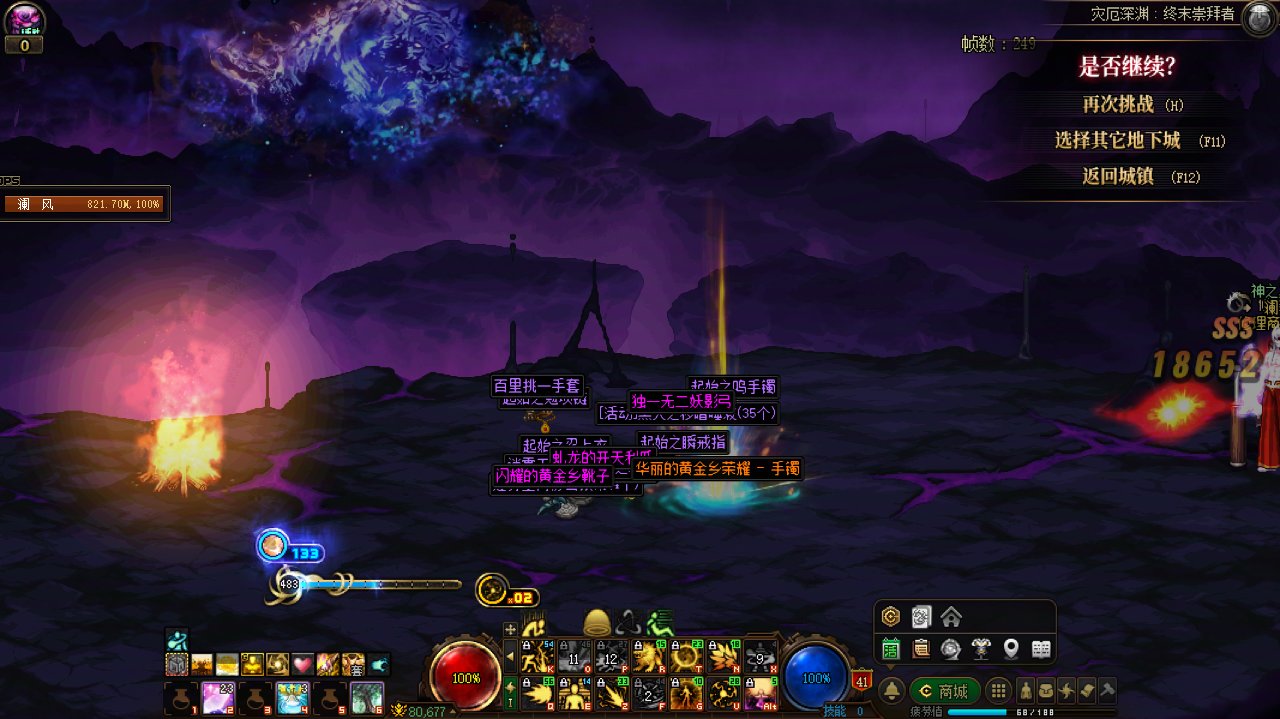The width and height of the screenshot is (1280, 719).
Task: Open the nine-dot grid menu button
Action: point(997,691)
